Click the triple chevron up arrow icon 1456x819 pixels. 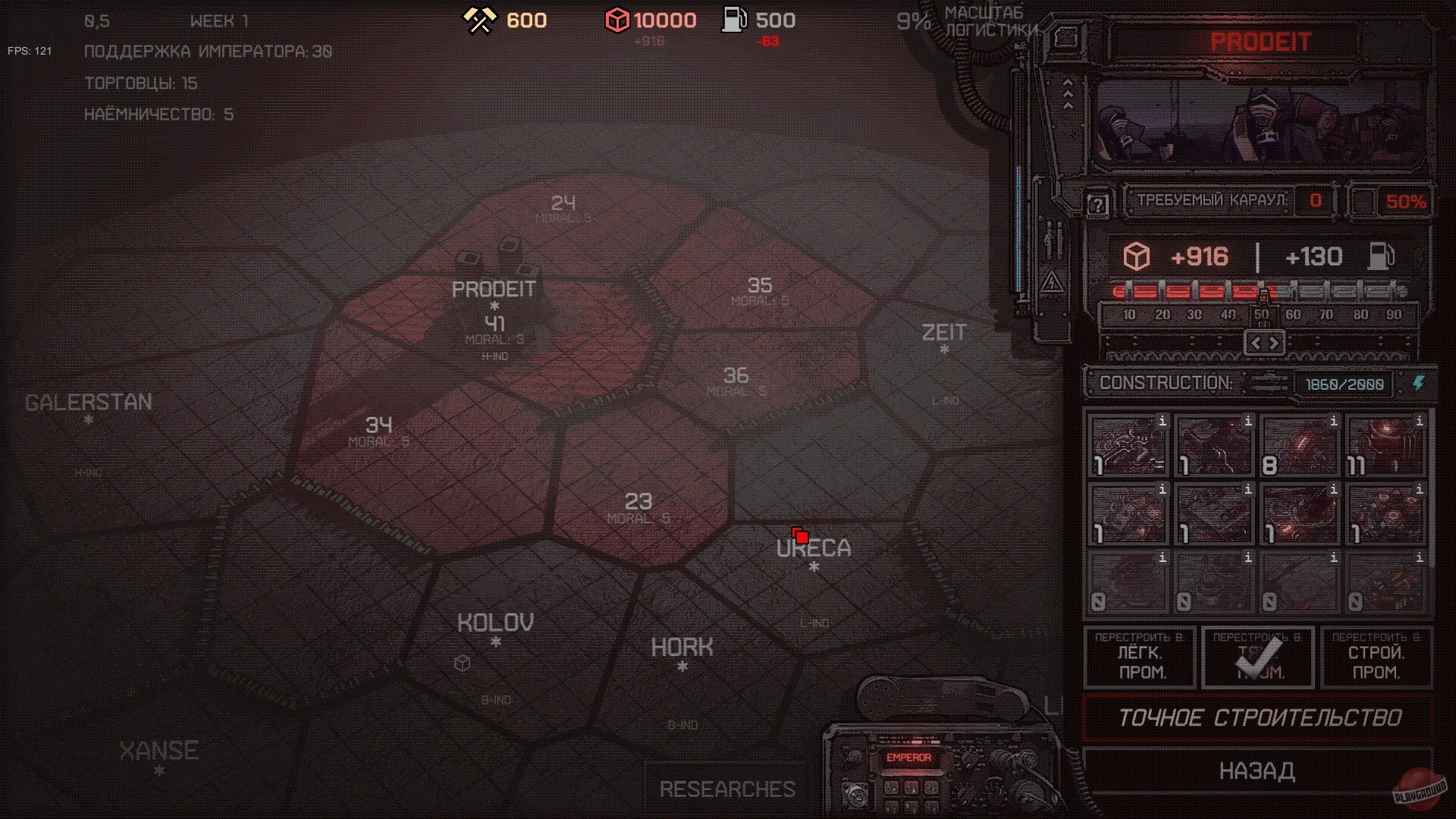(1068, 94)
